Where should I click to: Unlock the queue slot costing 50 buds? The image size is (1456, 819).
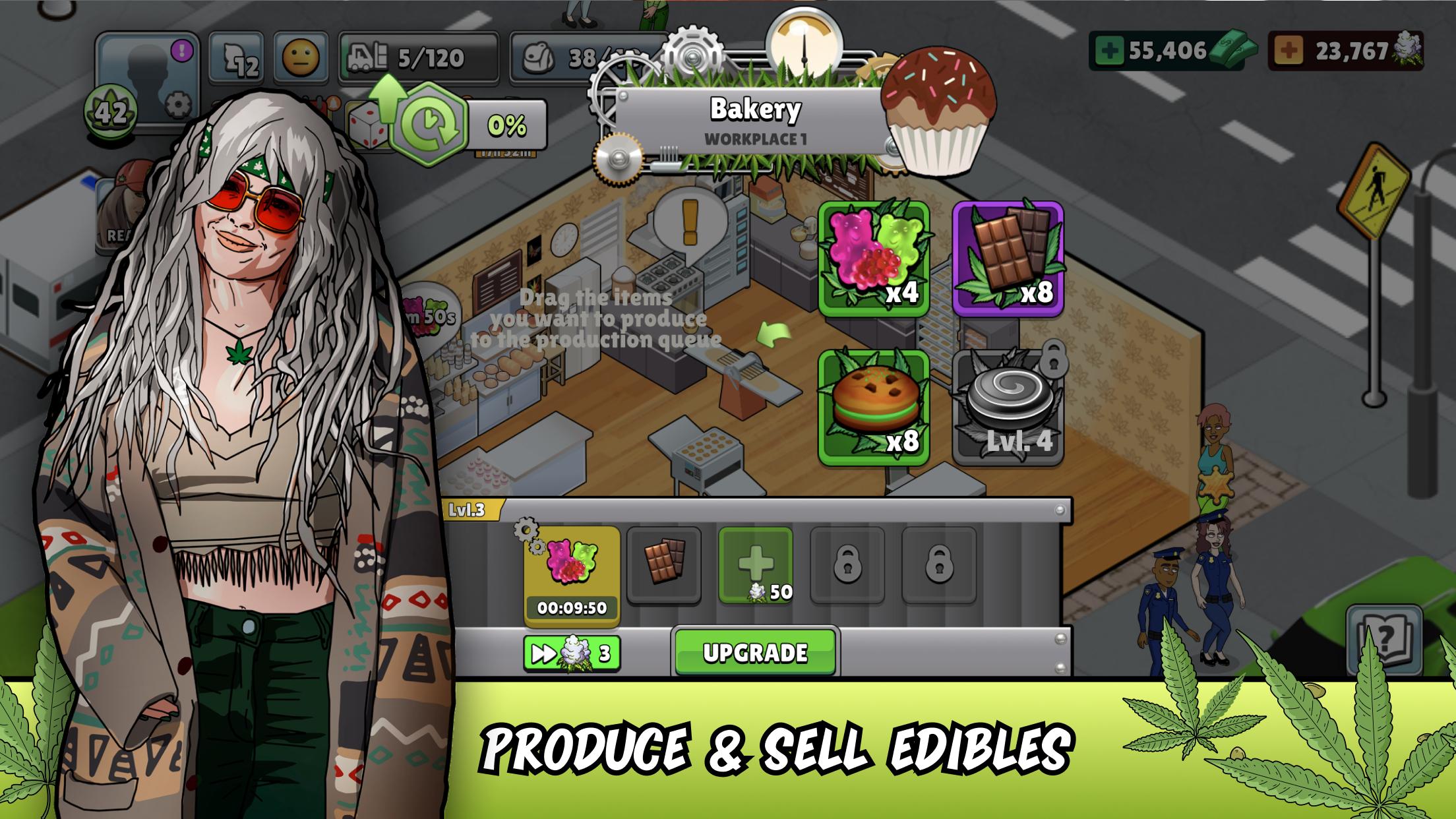[755, 564]
